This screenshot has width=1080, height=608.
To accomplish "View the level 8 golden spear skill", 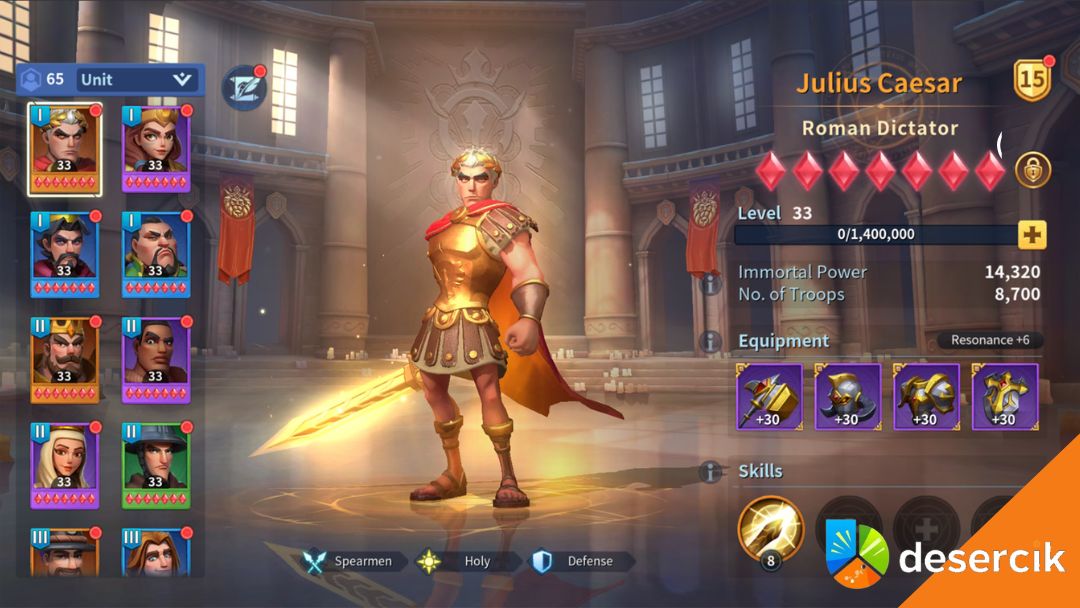I will (770, 528).
